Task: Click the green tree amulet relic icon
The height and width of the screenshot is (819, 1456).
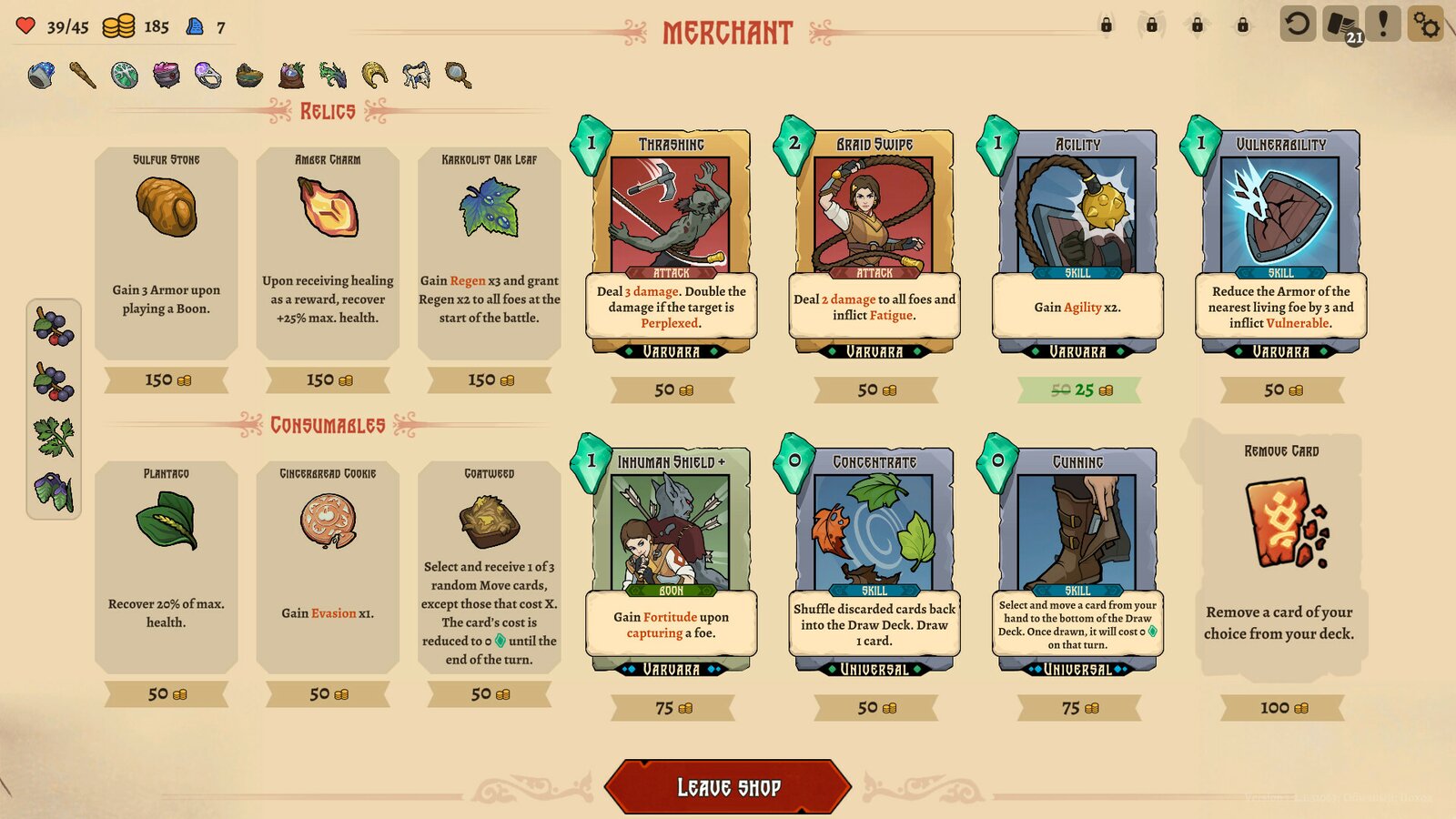Action: (x=124, y=74)
